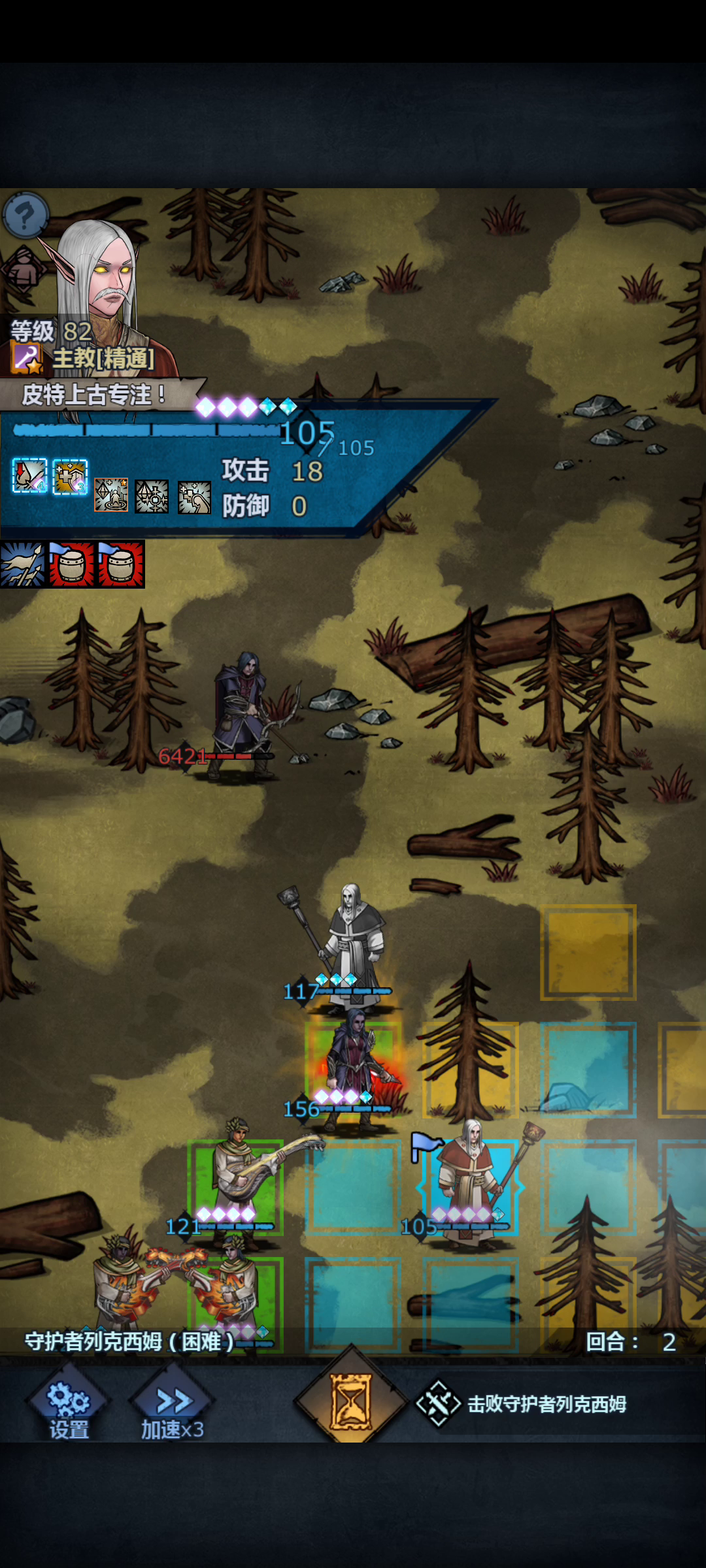Select the grey priest unit with 117 HP
The width and height of the screenshot is (706, 1568).
click(354, 941)
